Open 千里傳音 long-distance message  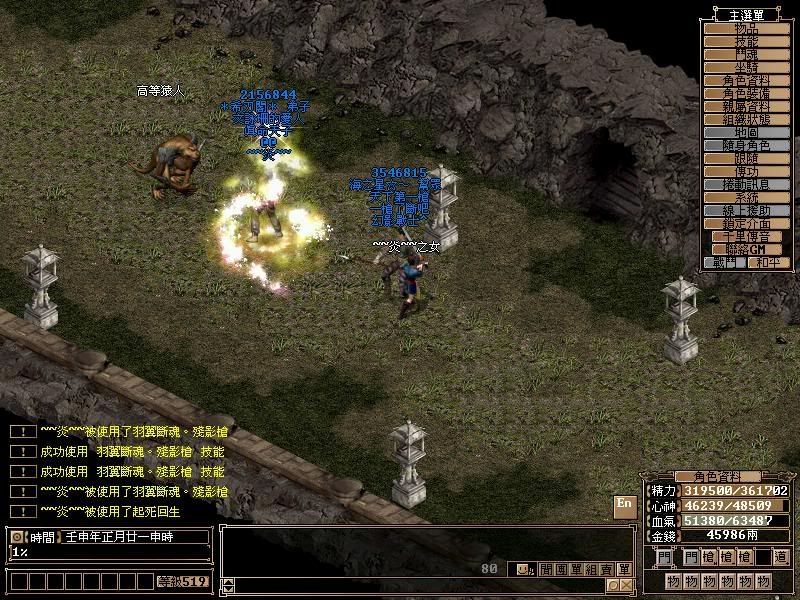coord(747,236)
